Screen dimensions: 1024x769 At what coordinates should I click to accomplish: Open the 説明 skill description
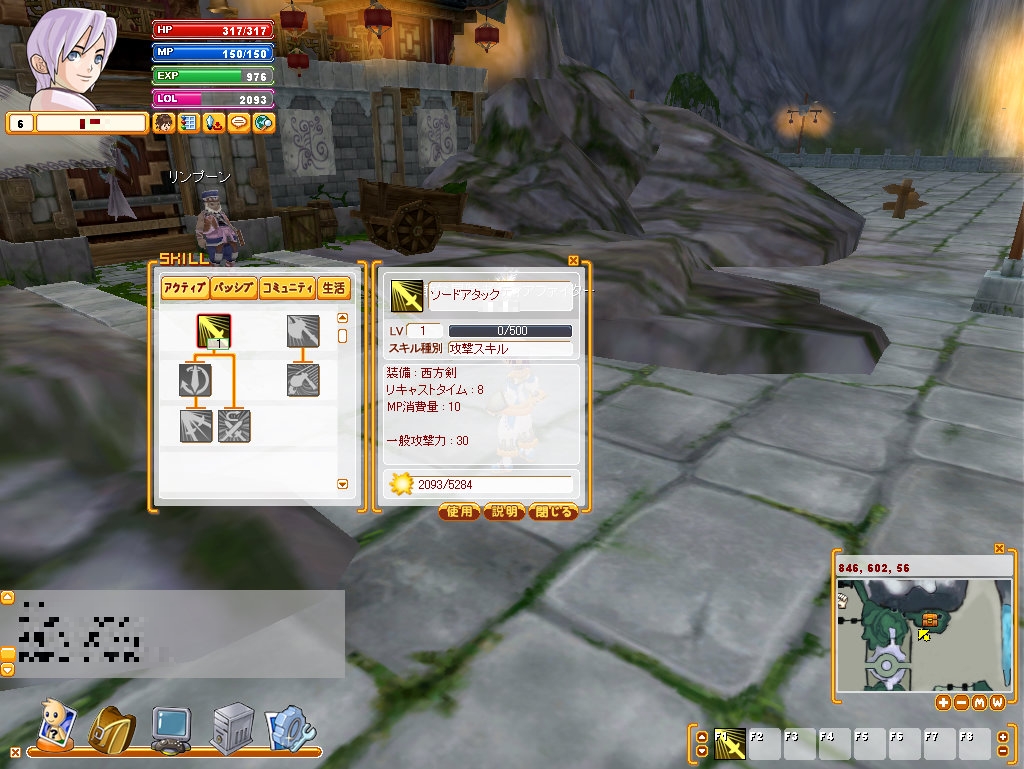[x=505, y=512]
